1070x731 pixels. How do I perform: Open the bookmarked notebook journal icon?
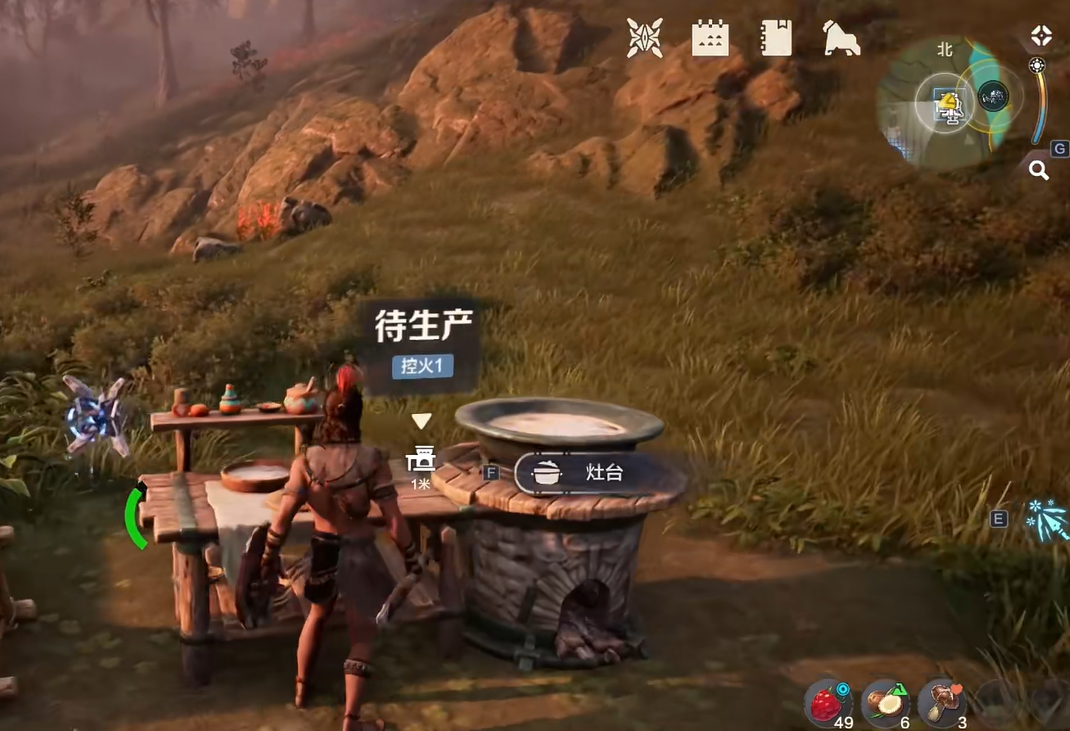[776, 39]
